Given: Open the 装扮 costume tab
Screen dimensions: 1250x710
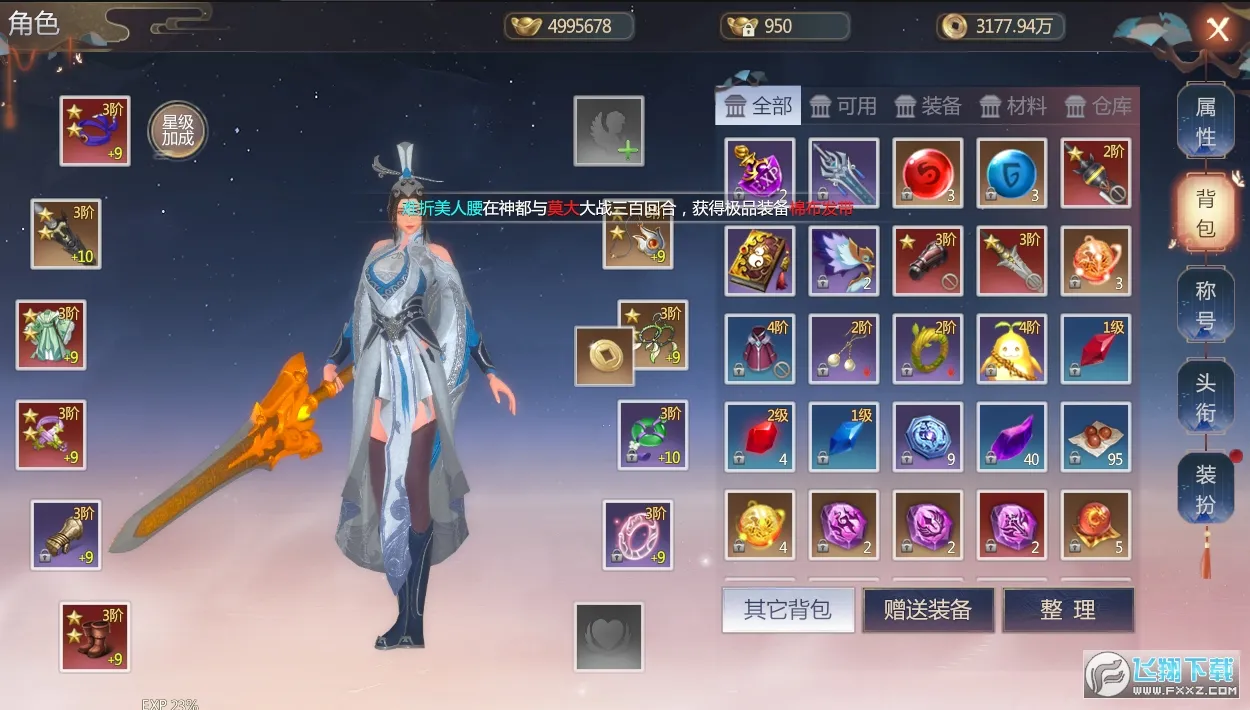Looking at the screenshot, I should [x=1205, y=488].
